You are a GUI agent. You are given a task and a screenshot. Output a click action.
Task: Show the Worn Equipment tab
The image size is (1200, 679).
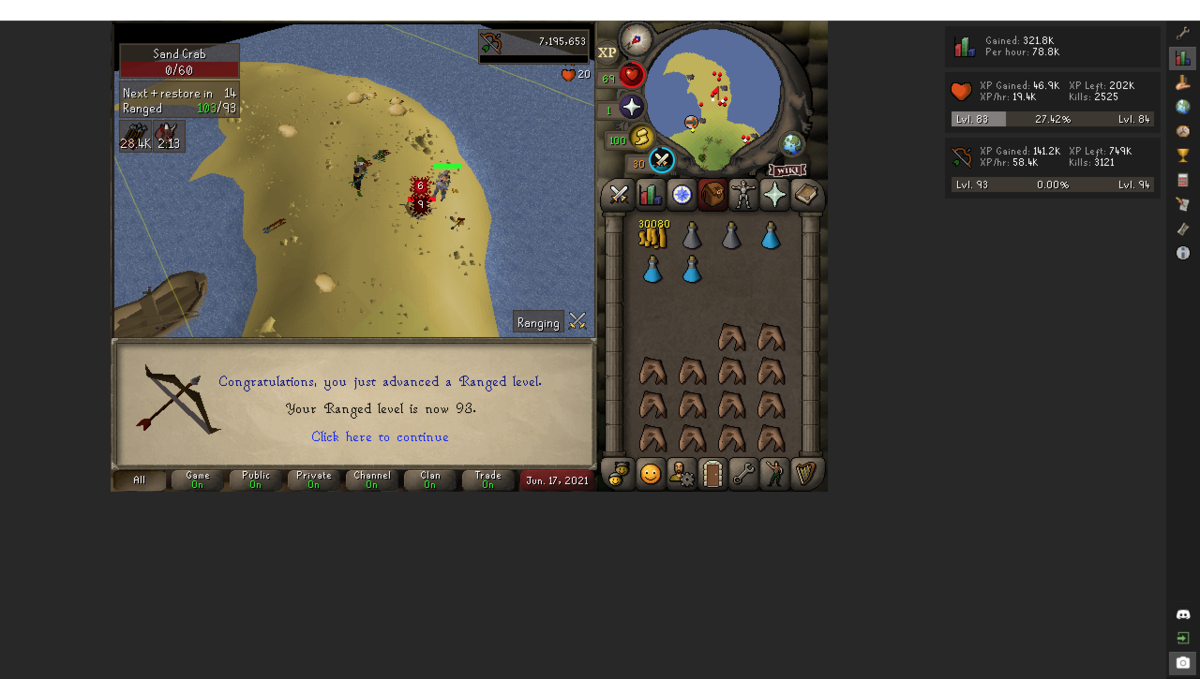(744, 195)
